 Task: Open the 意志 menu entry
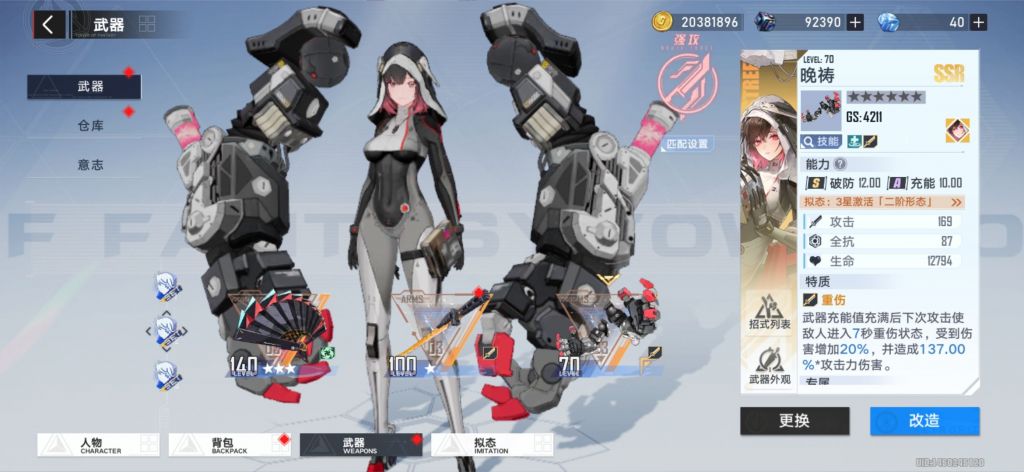[90, 164]
